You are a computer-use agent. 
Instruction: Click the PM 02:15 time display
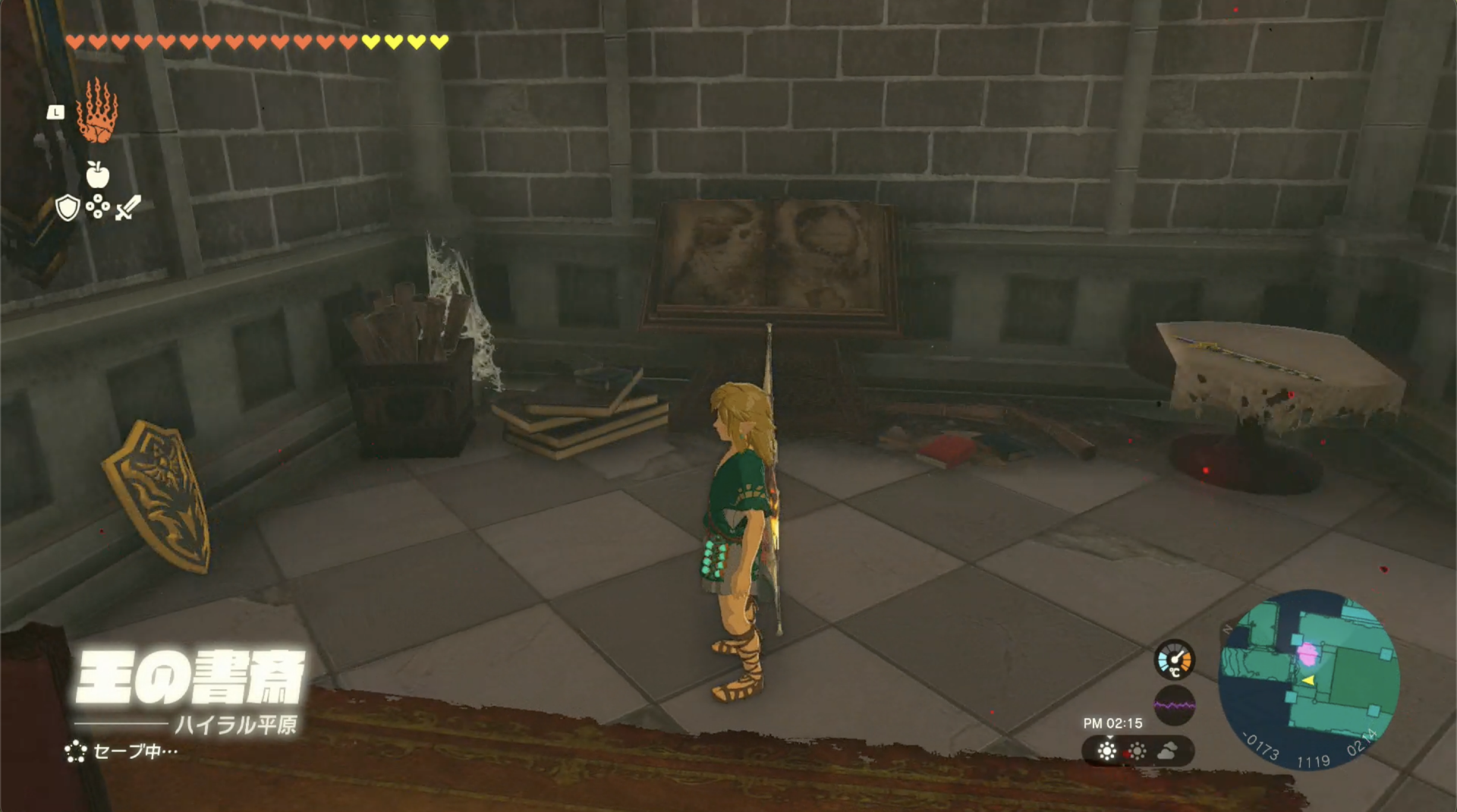[x=1113, y=724]
